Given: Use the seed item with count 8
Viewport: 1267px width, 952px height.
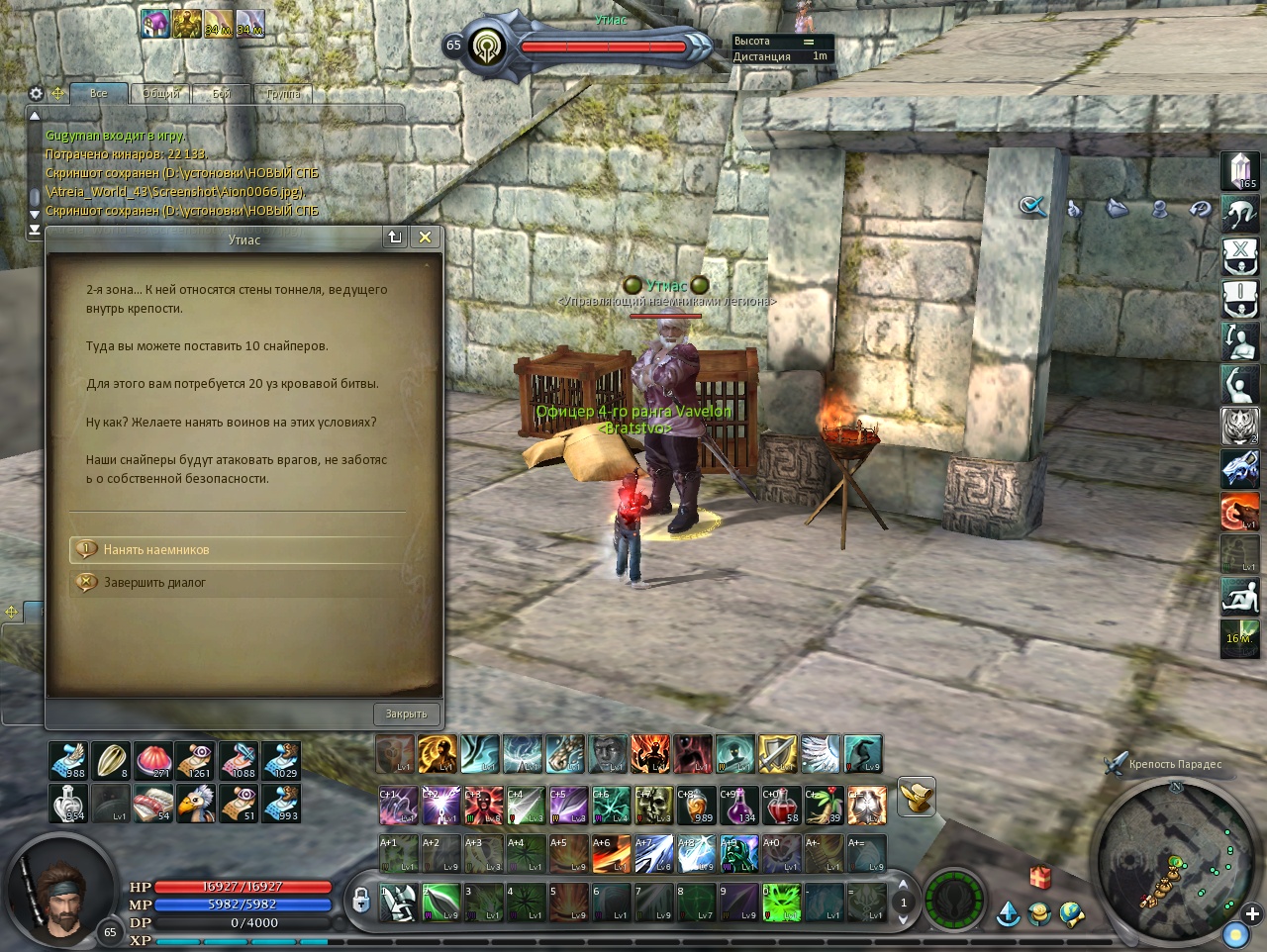Looking at the screenshot, I should 111,760.
